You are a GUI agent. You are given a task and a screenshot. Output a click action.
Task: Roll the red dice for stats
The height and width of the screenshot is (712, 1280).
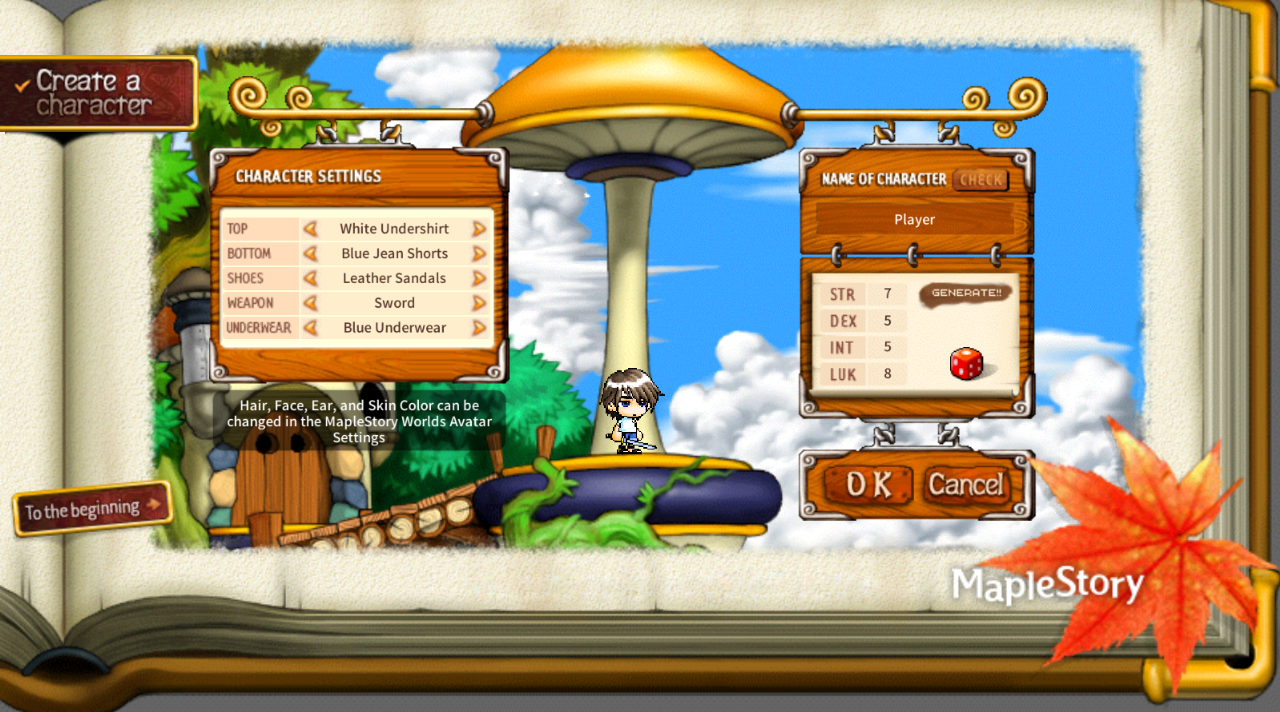point(966,364)
